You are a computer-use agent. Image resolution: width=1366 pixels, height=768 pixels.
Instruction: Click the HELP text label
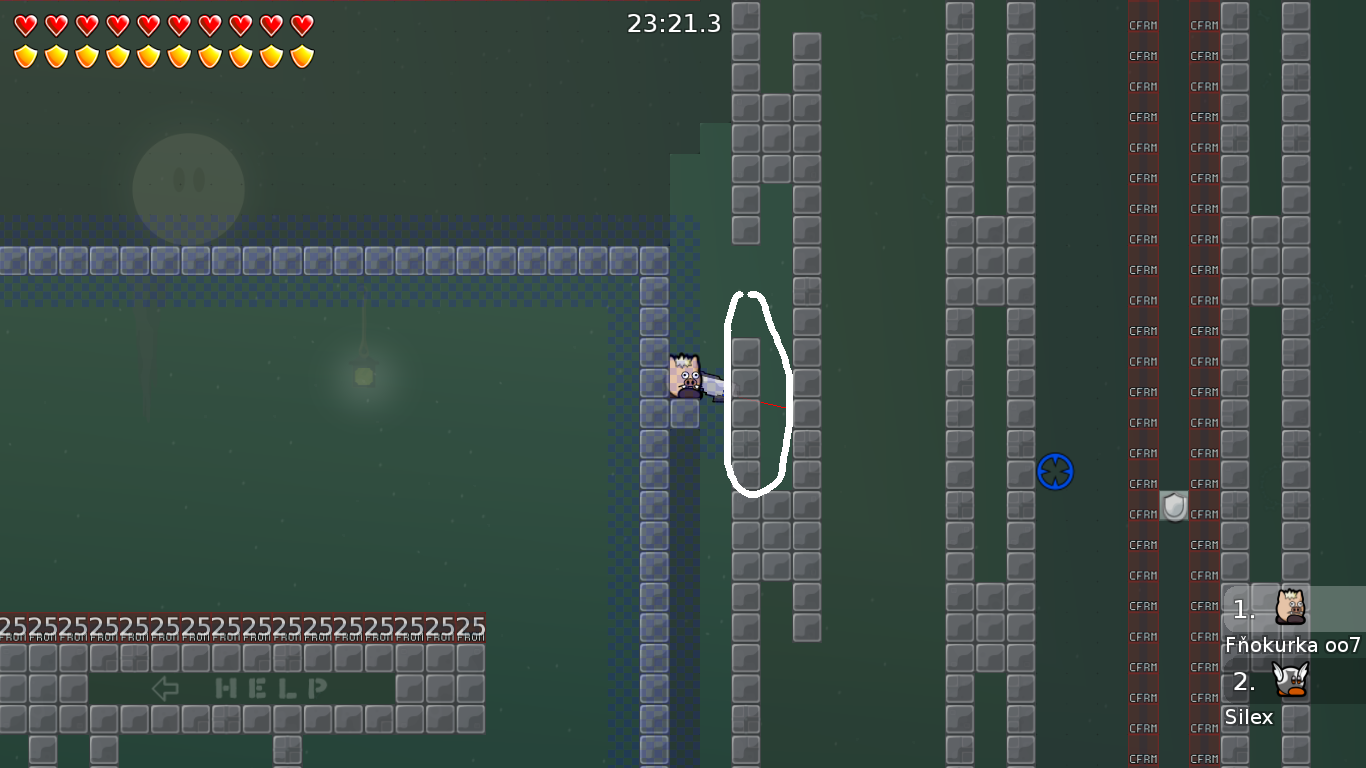pos(270,687)
